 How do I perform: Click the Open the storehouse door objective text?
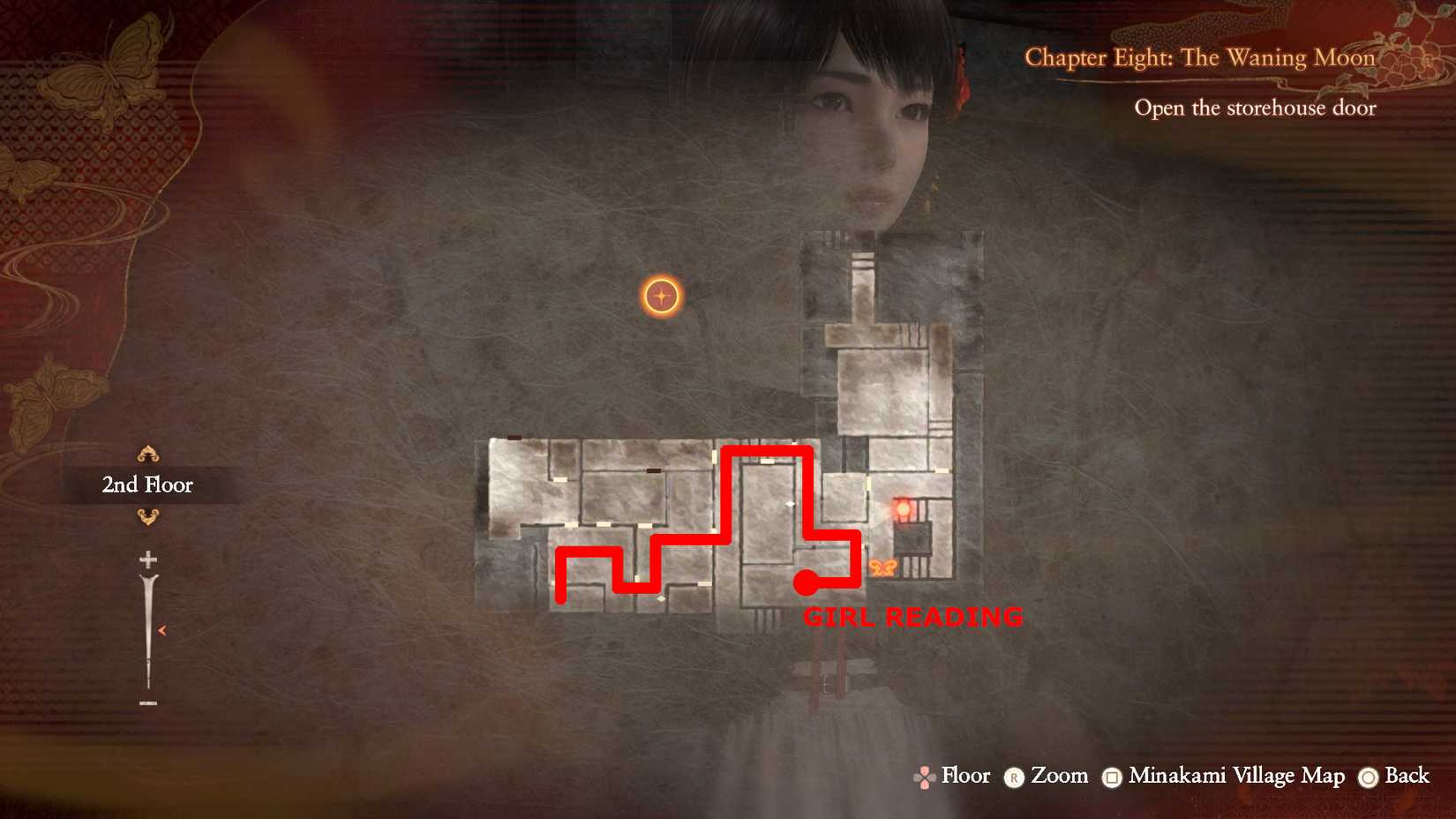[x=1255, y=108]
